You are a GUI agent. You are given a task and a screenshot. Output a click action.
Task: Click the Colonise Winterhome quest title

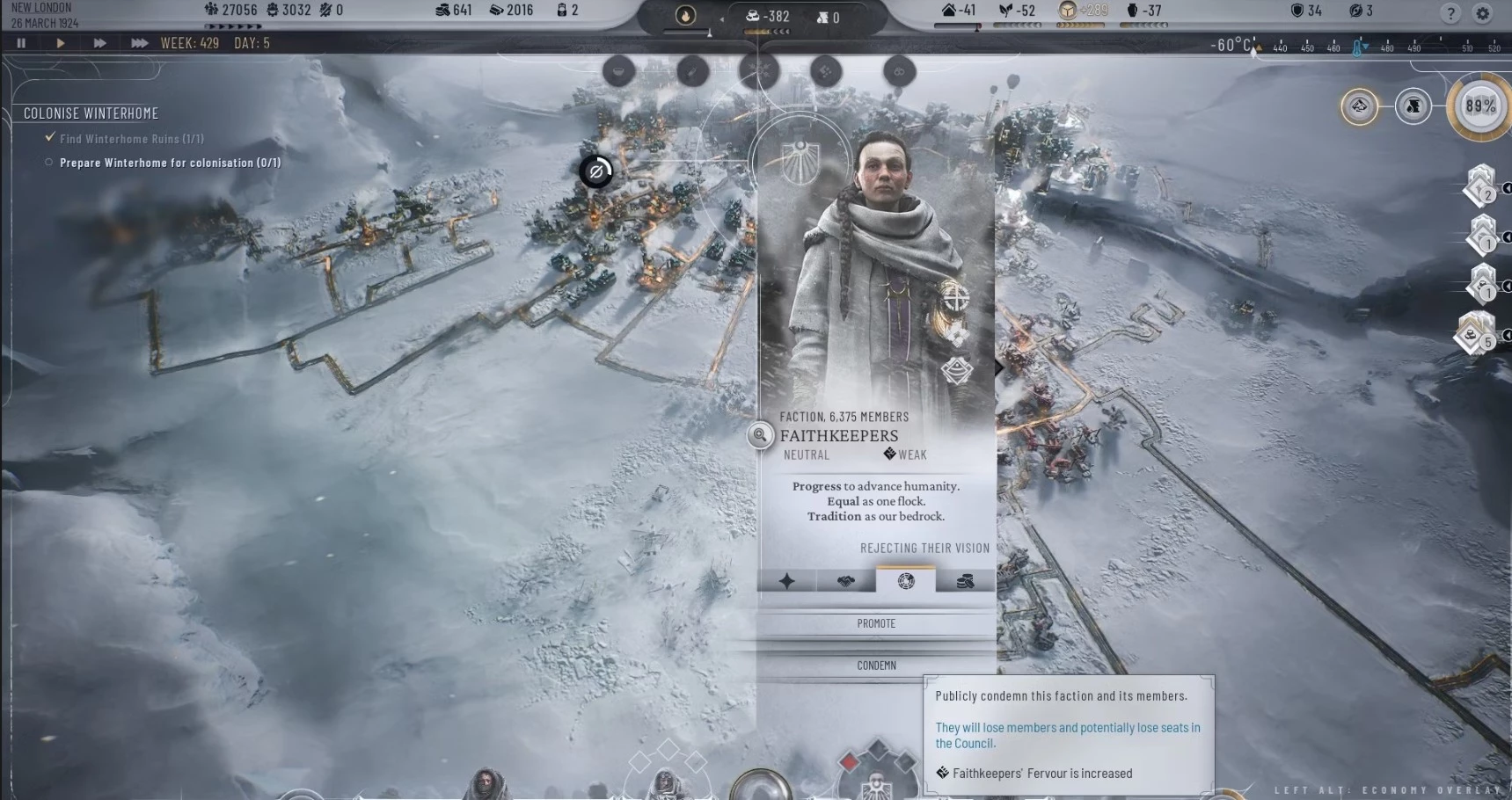(x=91, y=113)
